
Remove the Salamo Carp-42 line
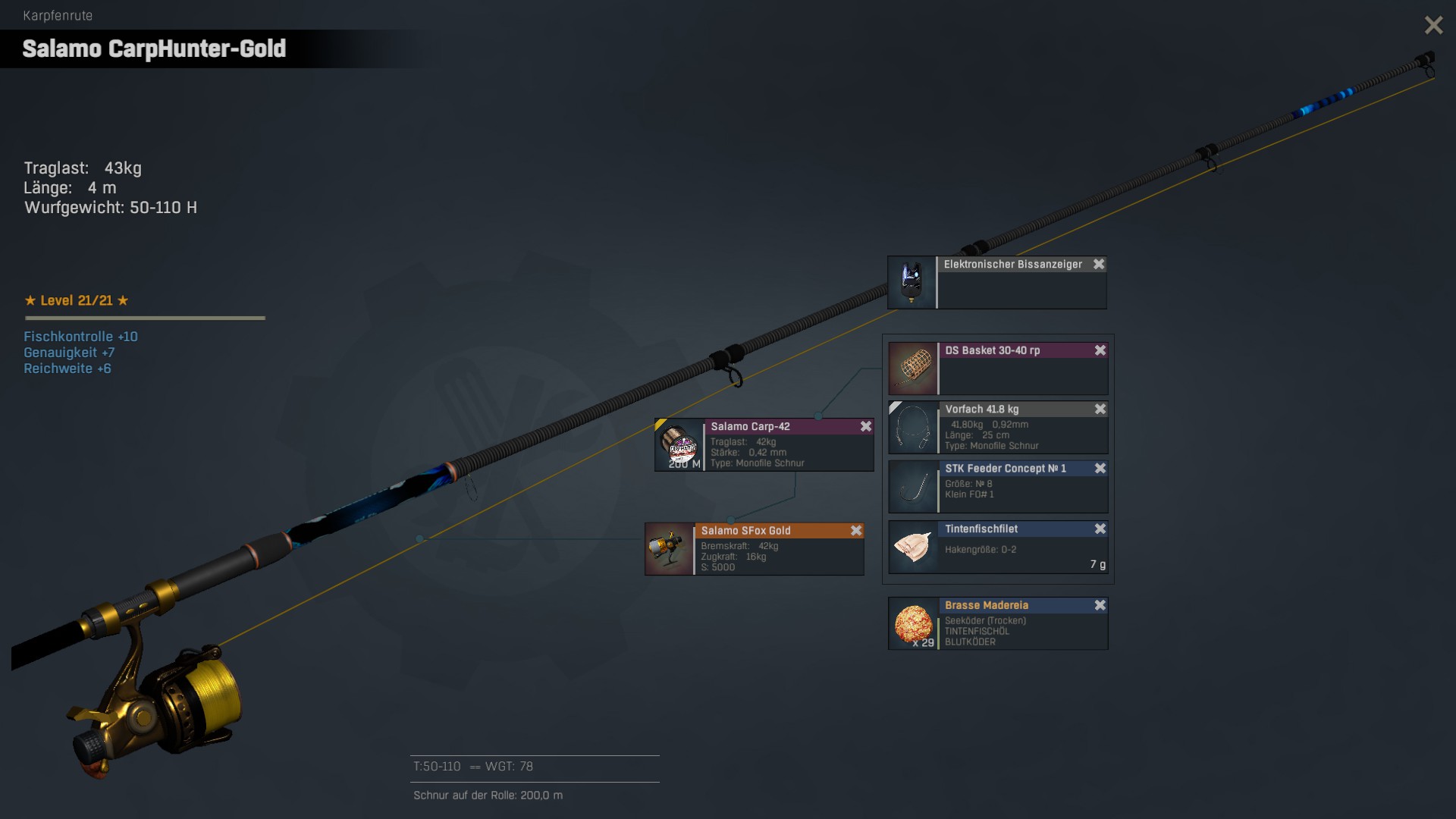[x=866, y=427]
